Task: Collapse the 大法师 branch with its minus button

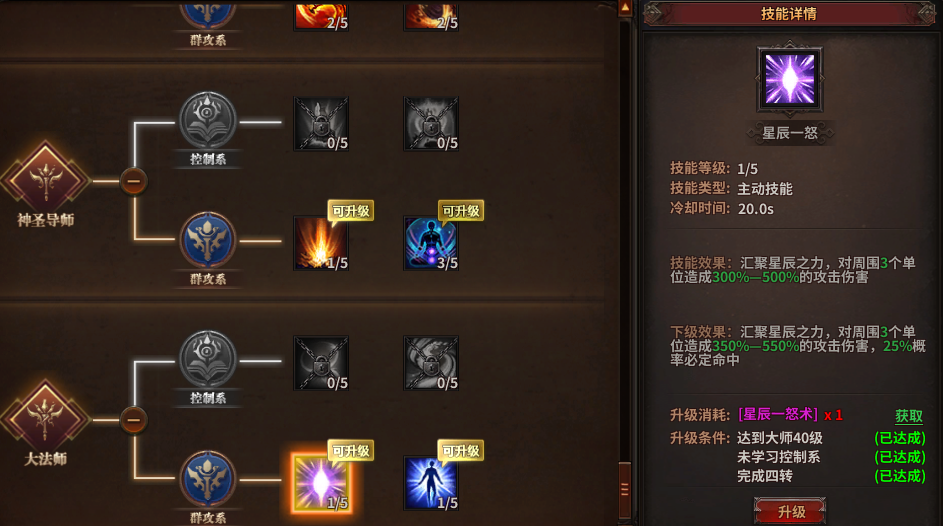Action: coord(134,419)
